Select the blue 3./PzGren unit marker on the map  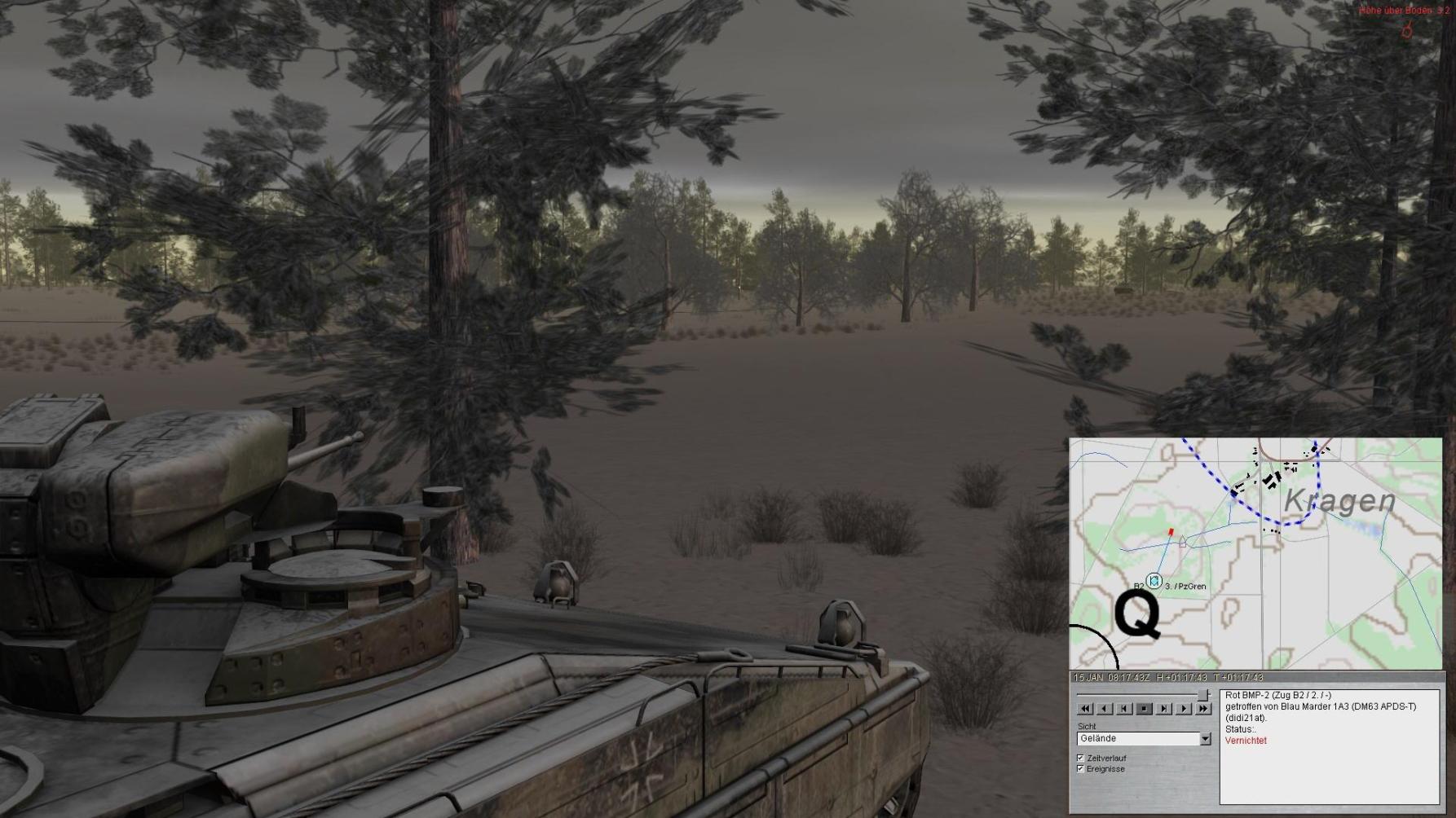[x=1154, y=581]
